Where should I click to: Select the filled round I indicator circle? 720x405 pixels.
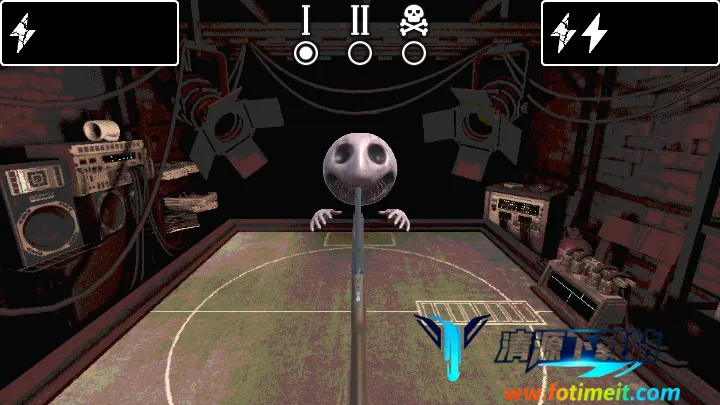(307, 52)
